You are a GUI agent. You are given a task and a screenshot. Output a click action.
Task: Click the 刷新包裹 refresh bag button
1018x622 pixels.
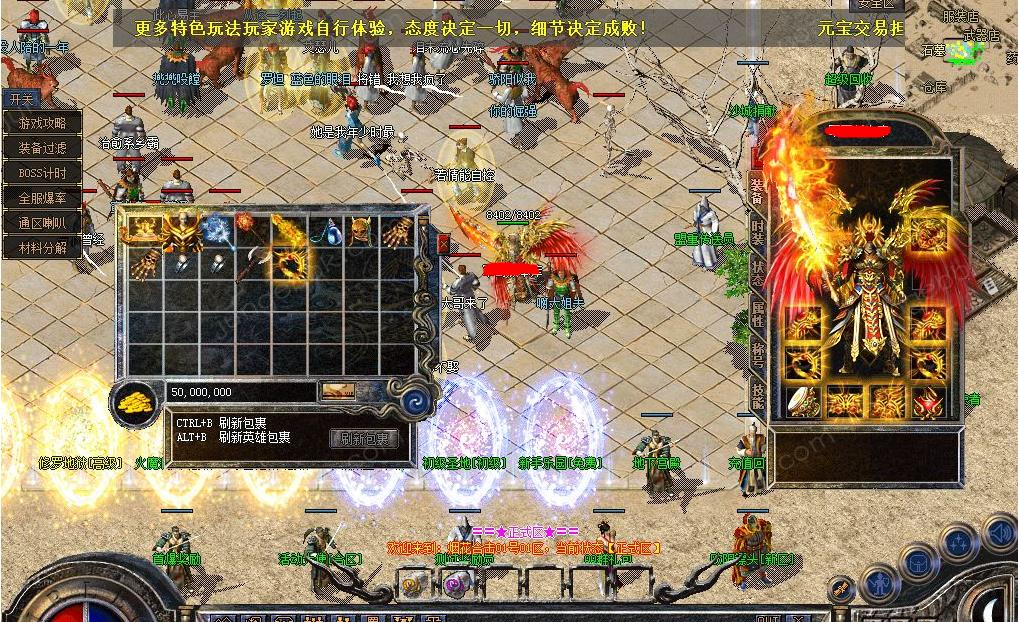coord(364,439)
